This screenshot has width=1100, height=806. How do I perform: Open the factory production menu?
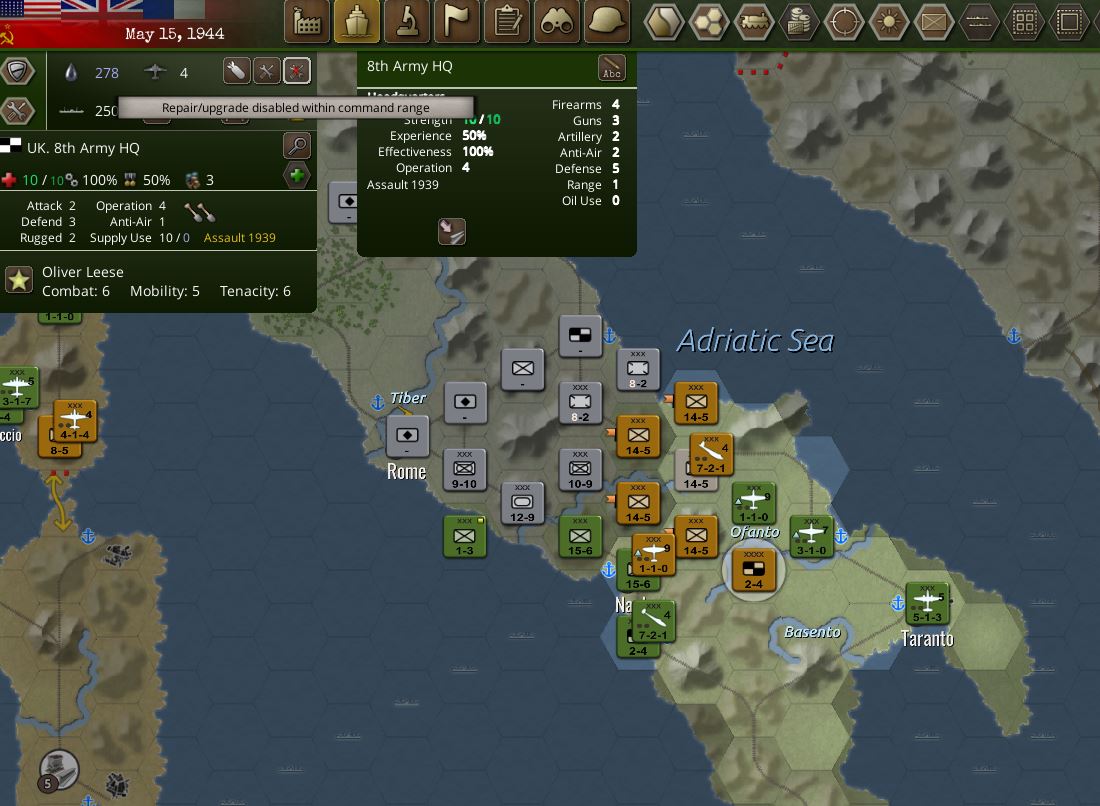tap(308, 20)
